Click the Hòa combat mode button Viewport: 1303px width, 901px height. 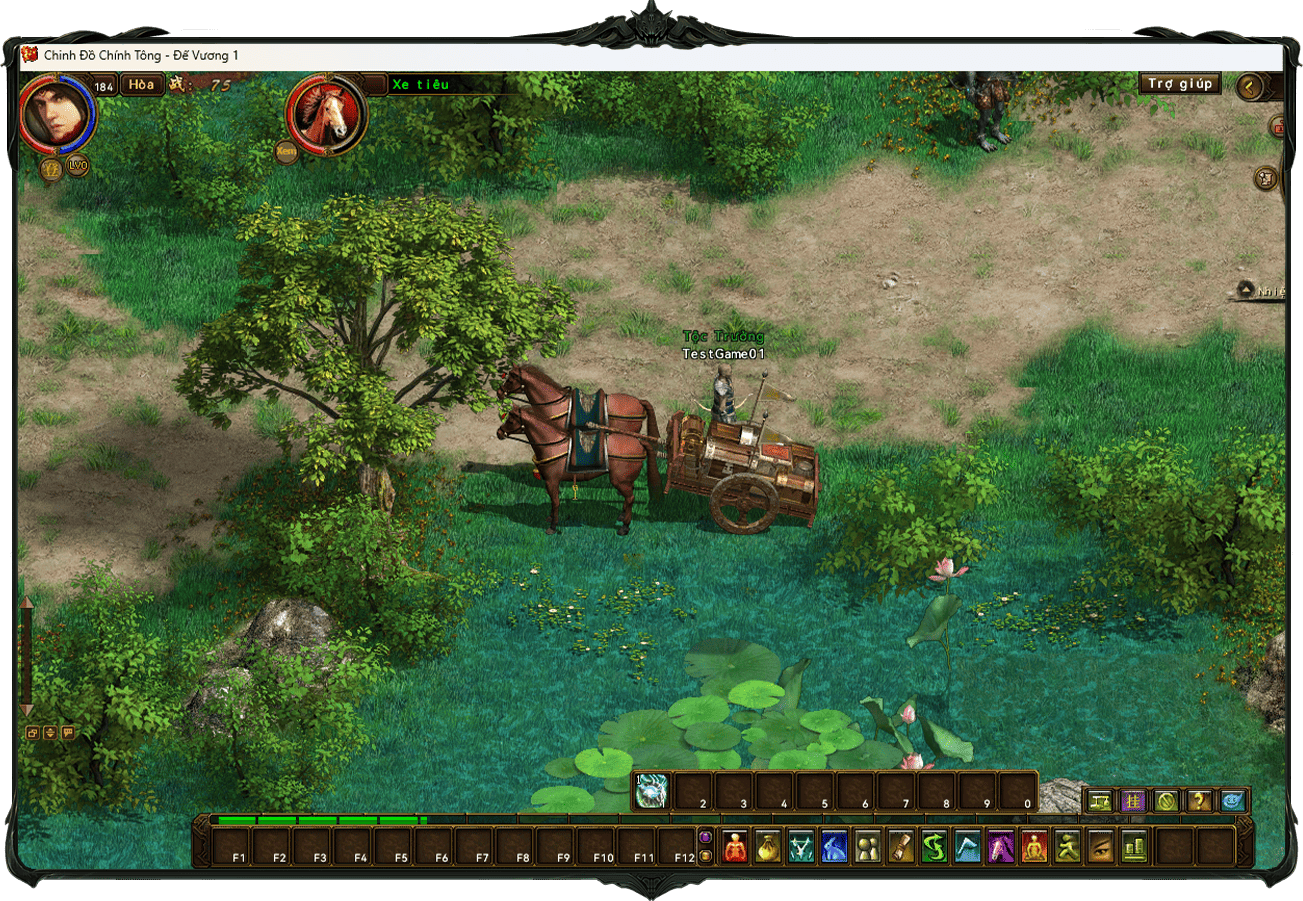(142, 85)
